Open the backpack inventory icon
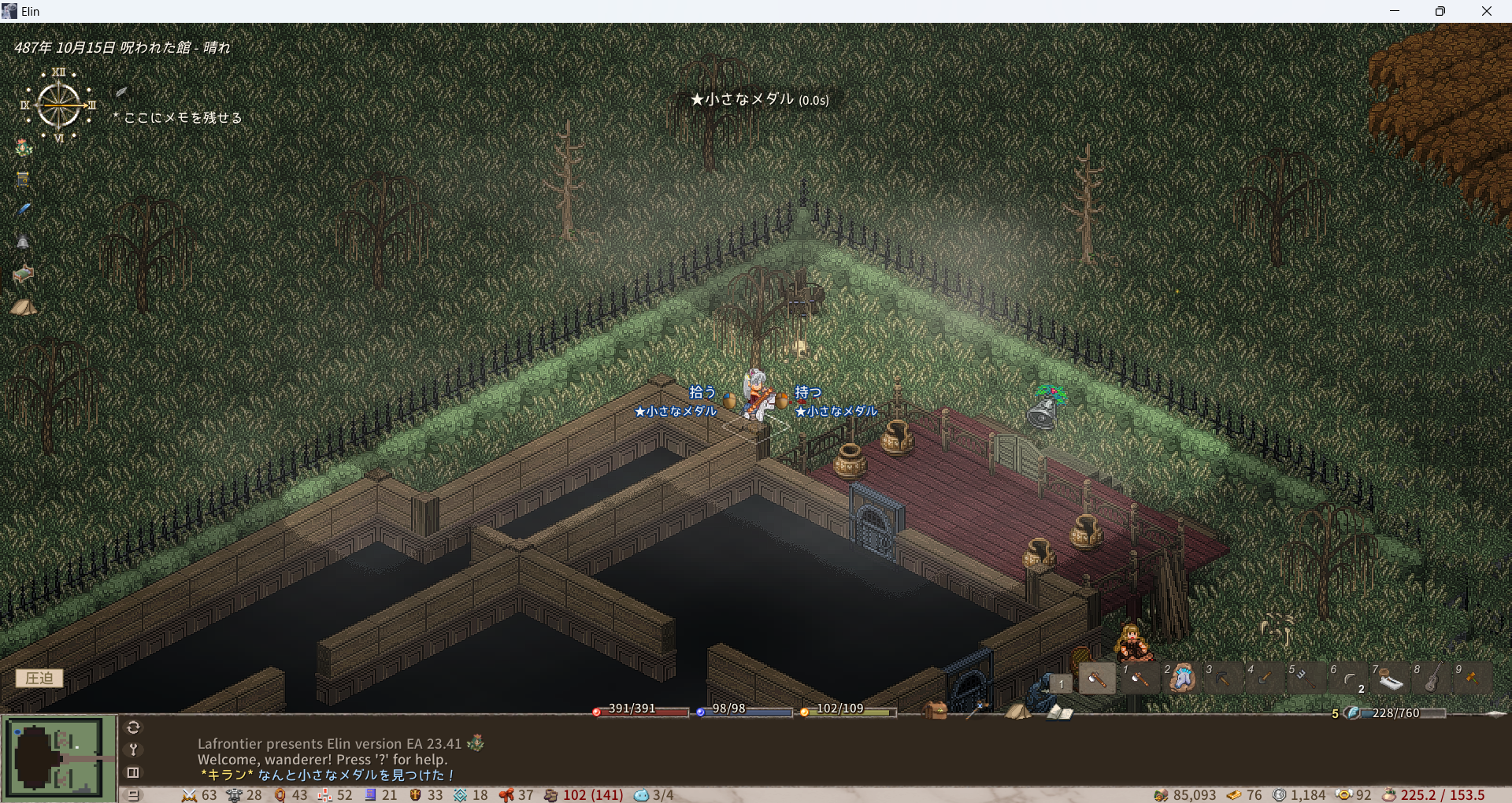The width and height of the screenshot is (1512, 803). click(935, 711)
